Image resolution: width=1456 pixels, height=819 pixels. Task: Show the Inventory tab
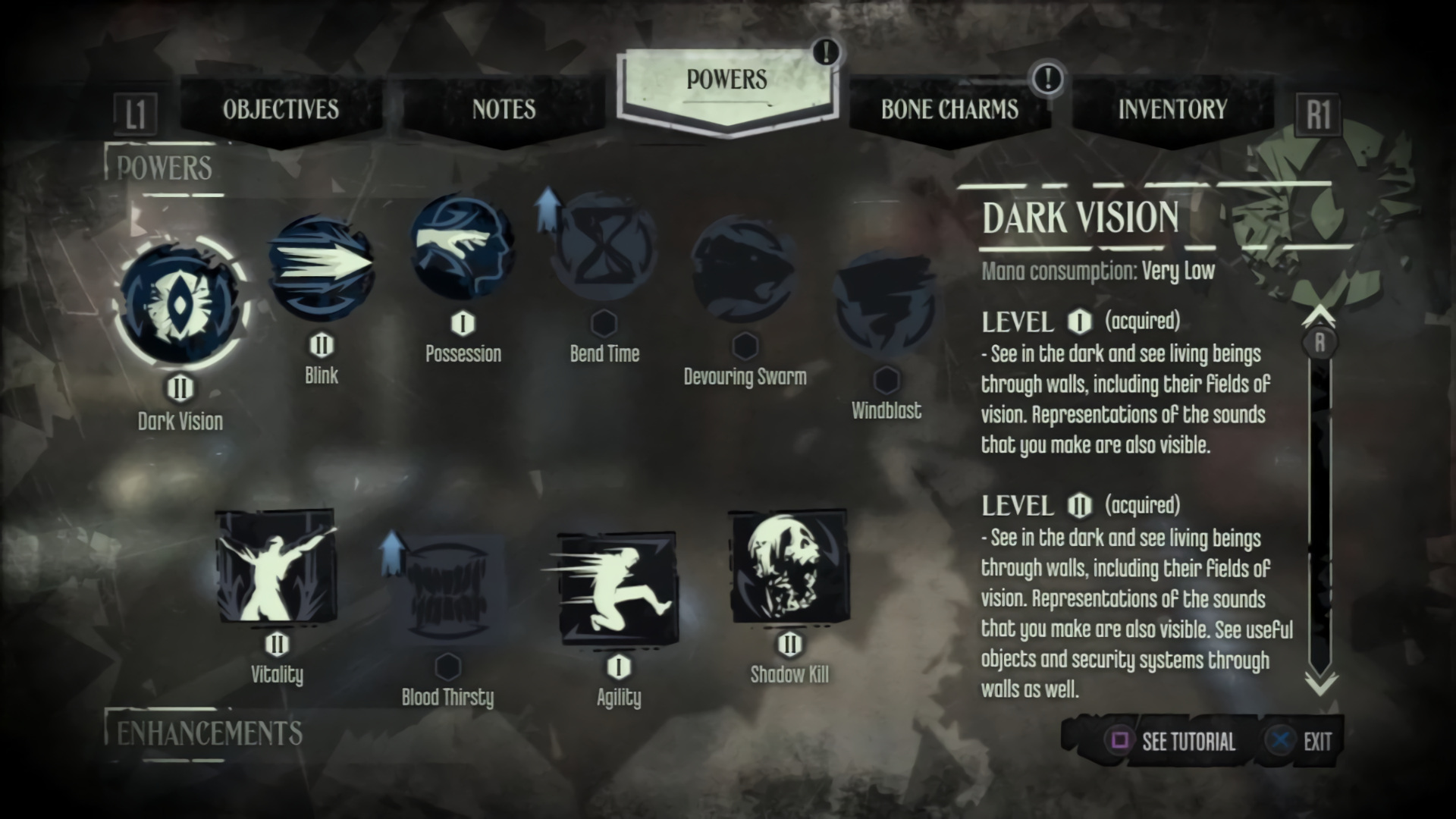[x=1172, y=110]
